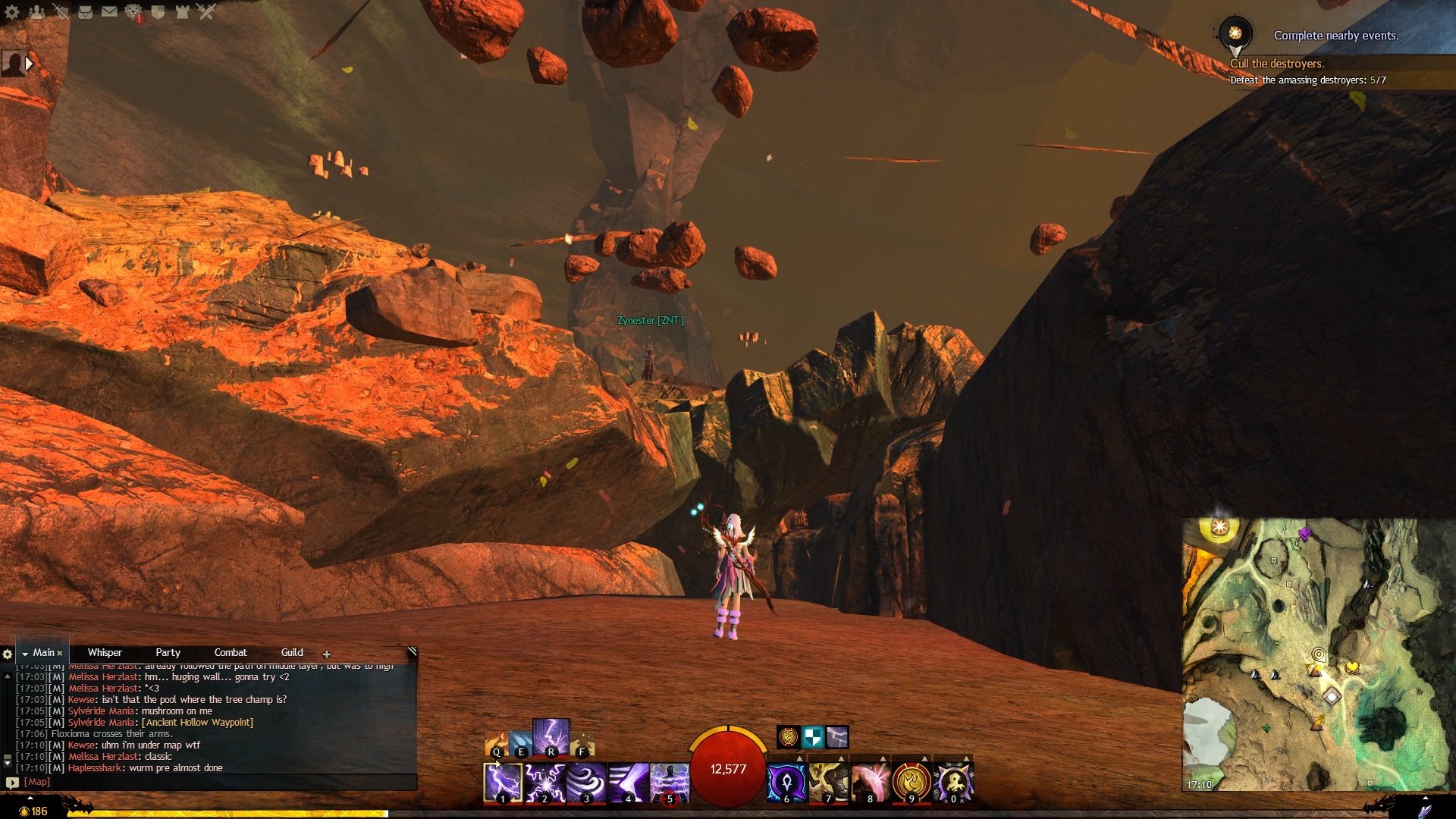Switch to the Whisper chat tab
1456x819 pixels.
(105, 652)
